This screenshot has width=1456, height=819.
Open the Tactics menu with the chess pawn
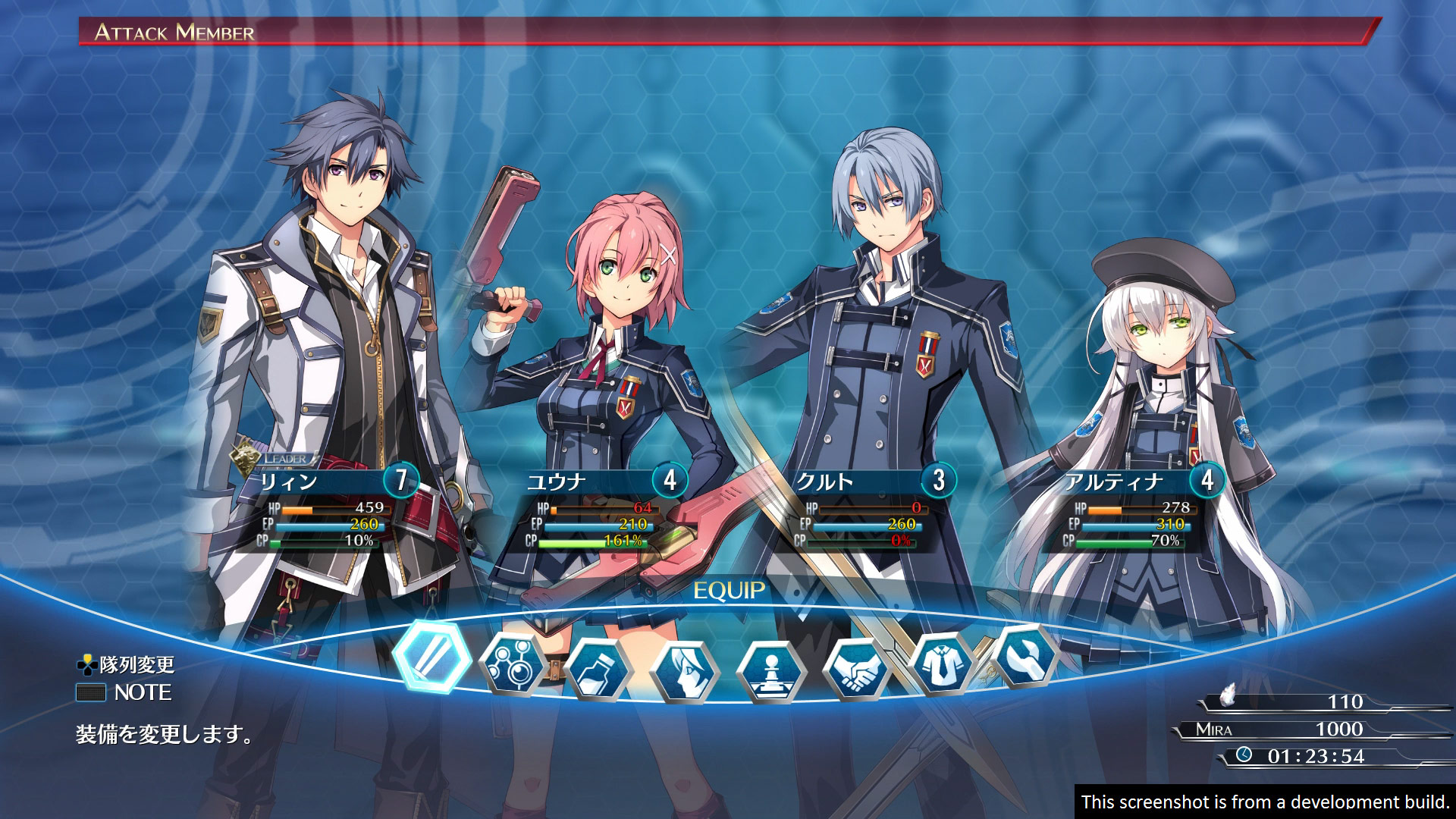[x=771, y=672]
